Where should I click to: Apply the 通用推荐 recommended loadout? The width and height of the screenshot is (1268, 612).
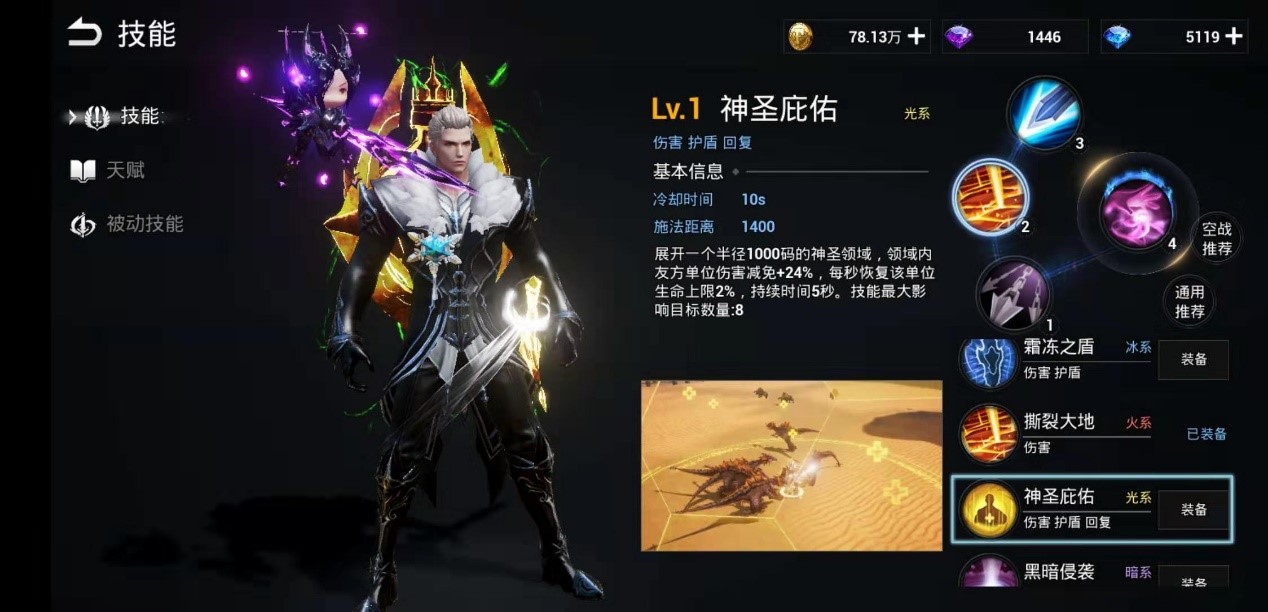[x=1189, y=301]
